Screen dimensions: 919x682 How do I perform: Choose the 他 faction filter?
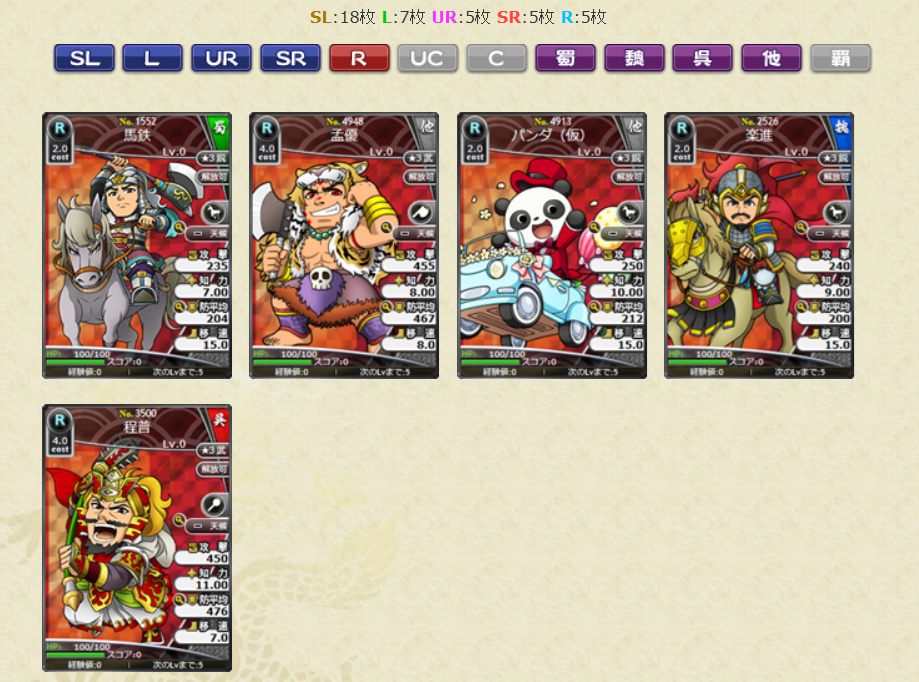(771, 58)
